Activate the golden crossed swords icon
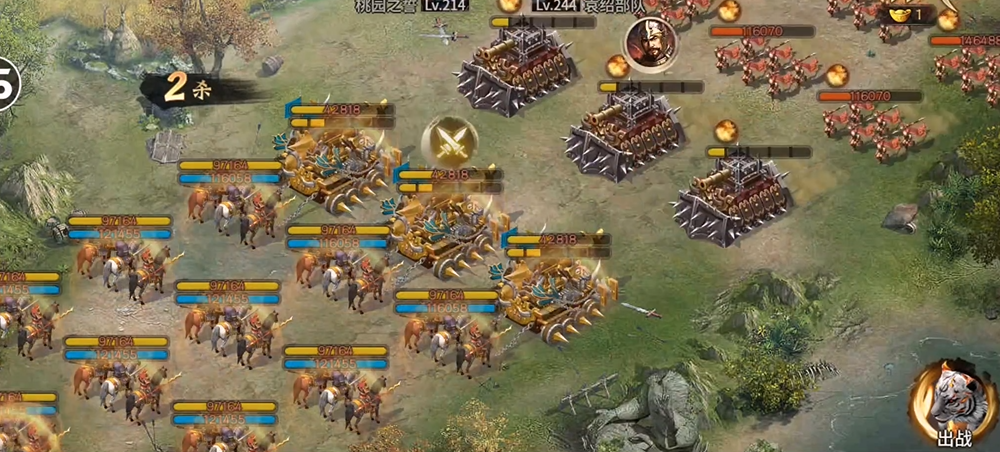This screenshot has height=452, width=1000. coord(449,142)
